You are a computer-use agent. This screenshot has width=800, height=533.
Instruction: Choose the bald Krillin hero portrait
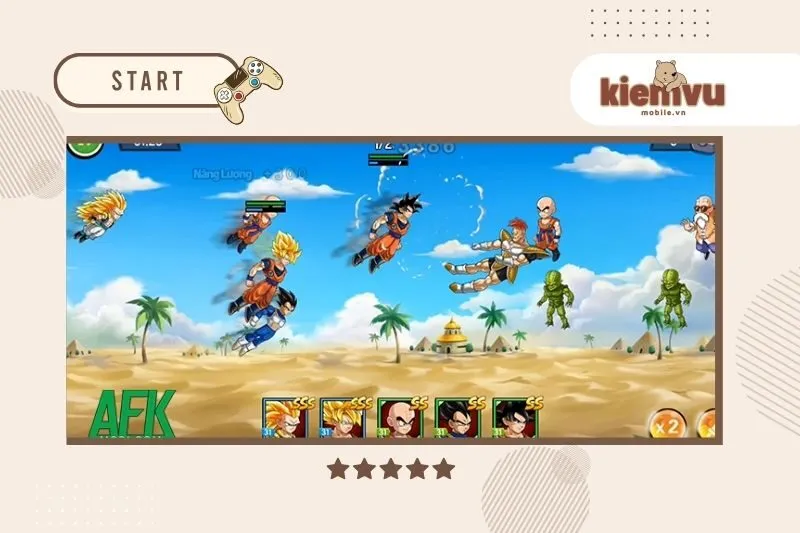click(400, 419)
